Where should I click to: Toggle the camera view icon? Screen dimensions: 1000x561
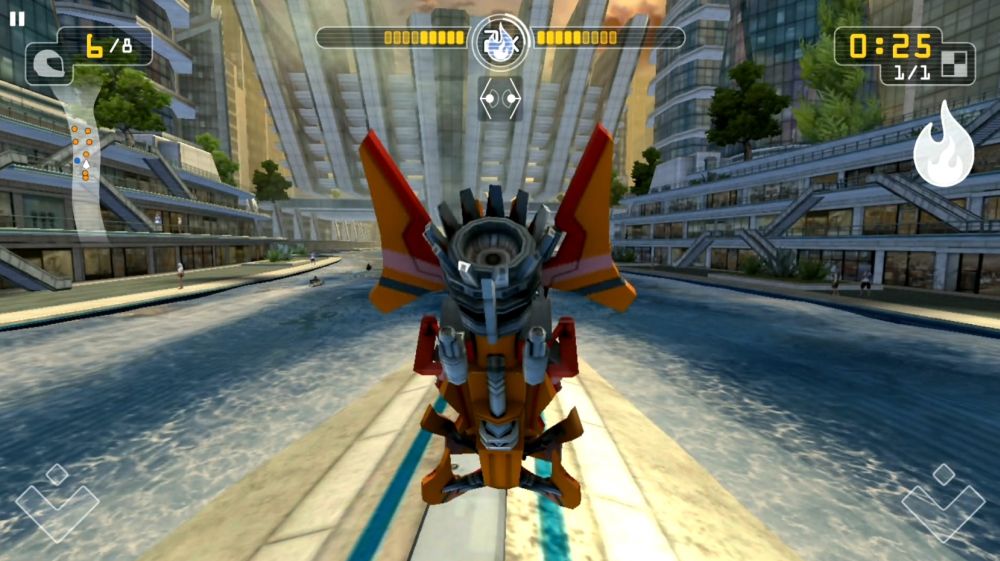click(x=499, y=99)
